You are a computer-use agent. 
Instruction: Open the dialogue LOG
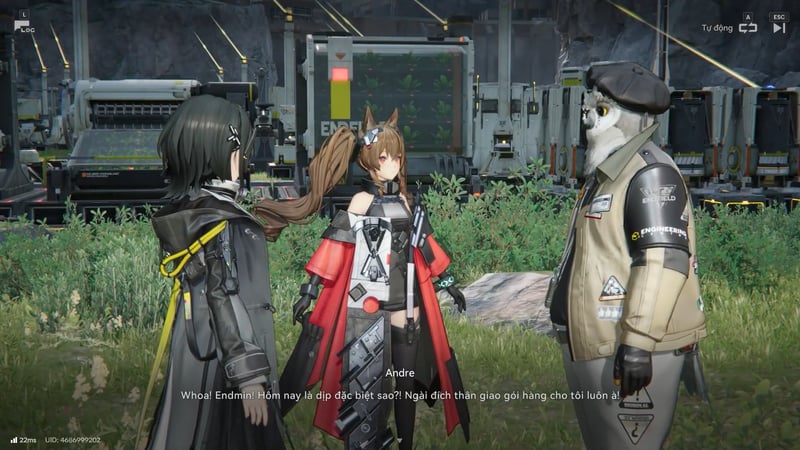pos(25,24)
